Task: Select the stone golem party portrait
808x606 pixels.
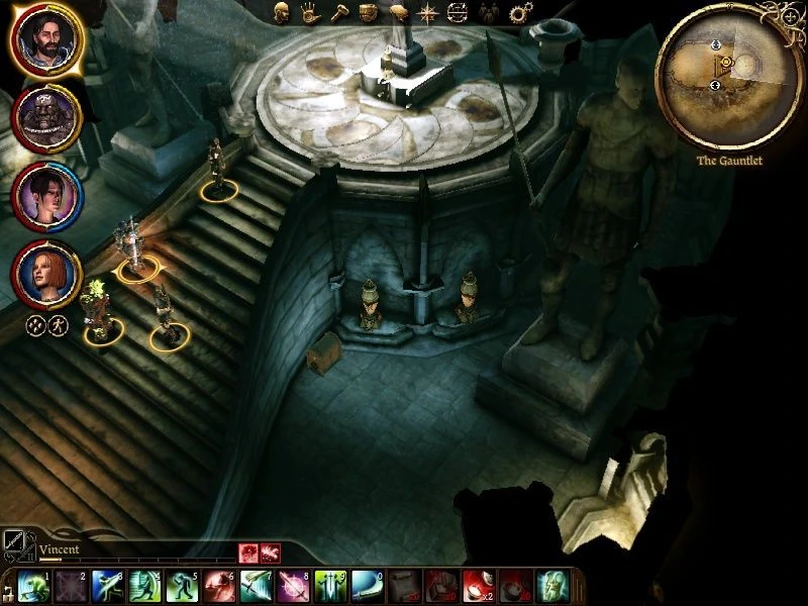Action: coord(45,117)
